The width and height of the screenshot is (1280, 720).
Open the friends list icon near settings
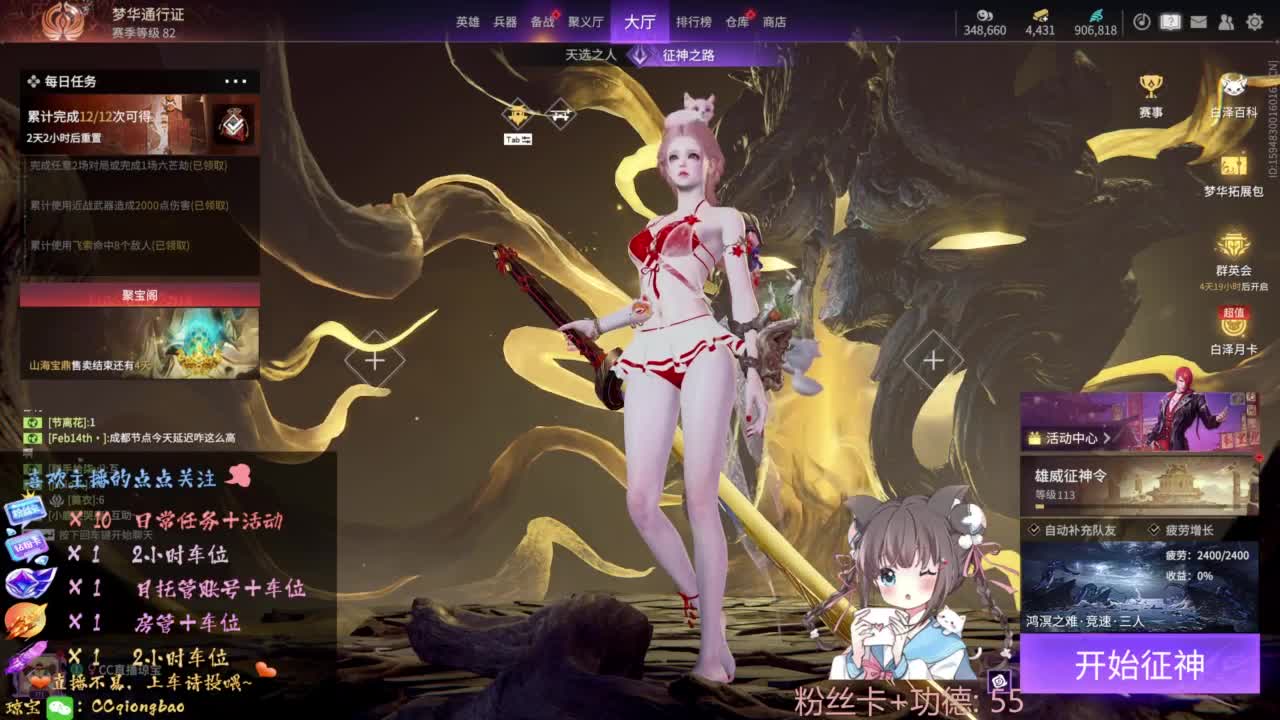click(x=1225, y=22)
